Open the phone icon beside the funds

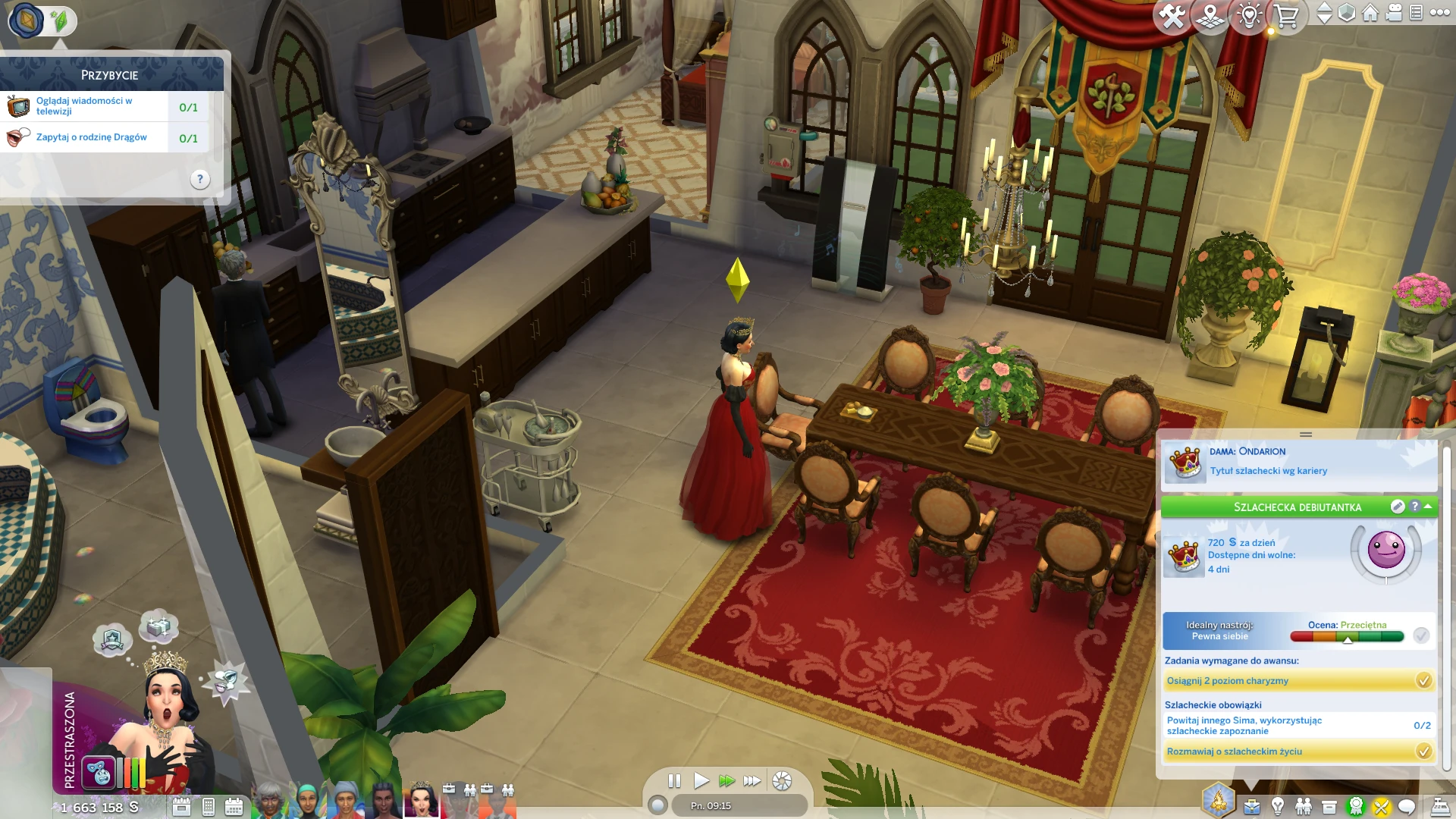click(x=209, y=807)
